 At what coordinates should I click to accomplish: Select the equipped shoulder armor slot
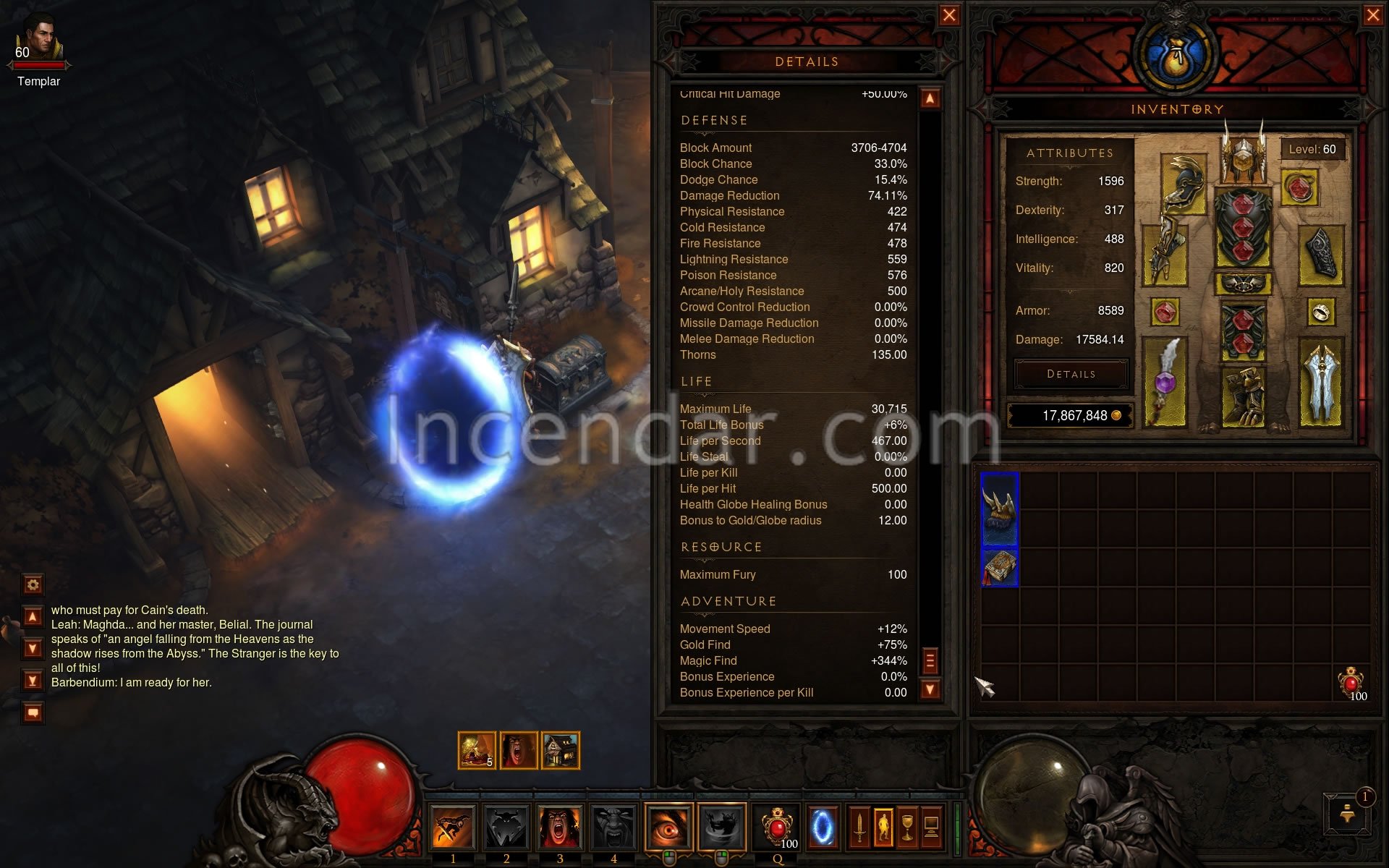coord(1184,185)
